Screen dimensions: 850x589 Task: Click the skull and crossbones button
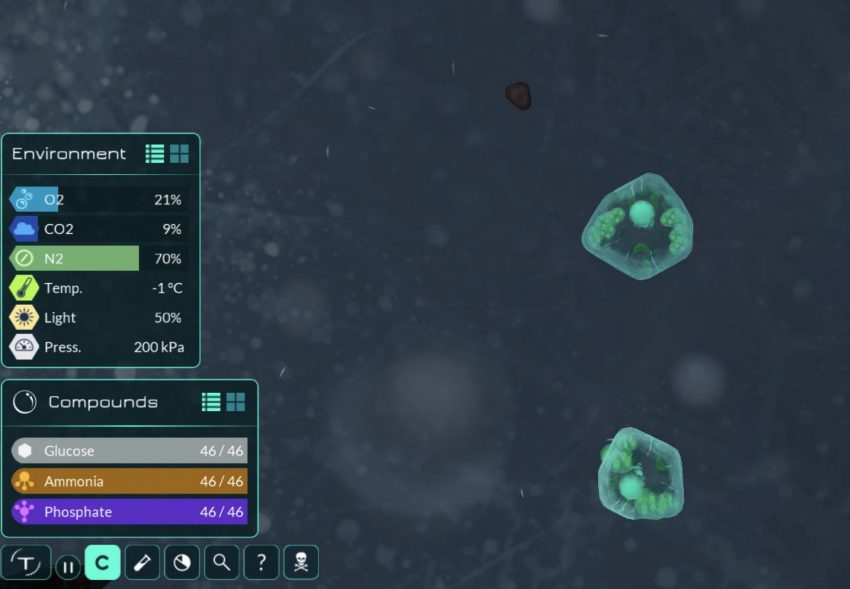pos(301,563)
